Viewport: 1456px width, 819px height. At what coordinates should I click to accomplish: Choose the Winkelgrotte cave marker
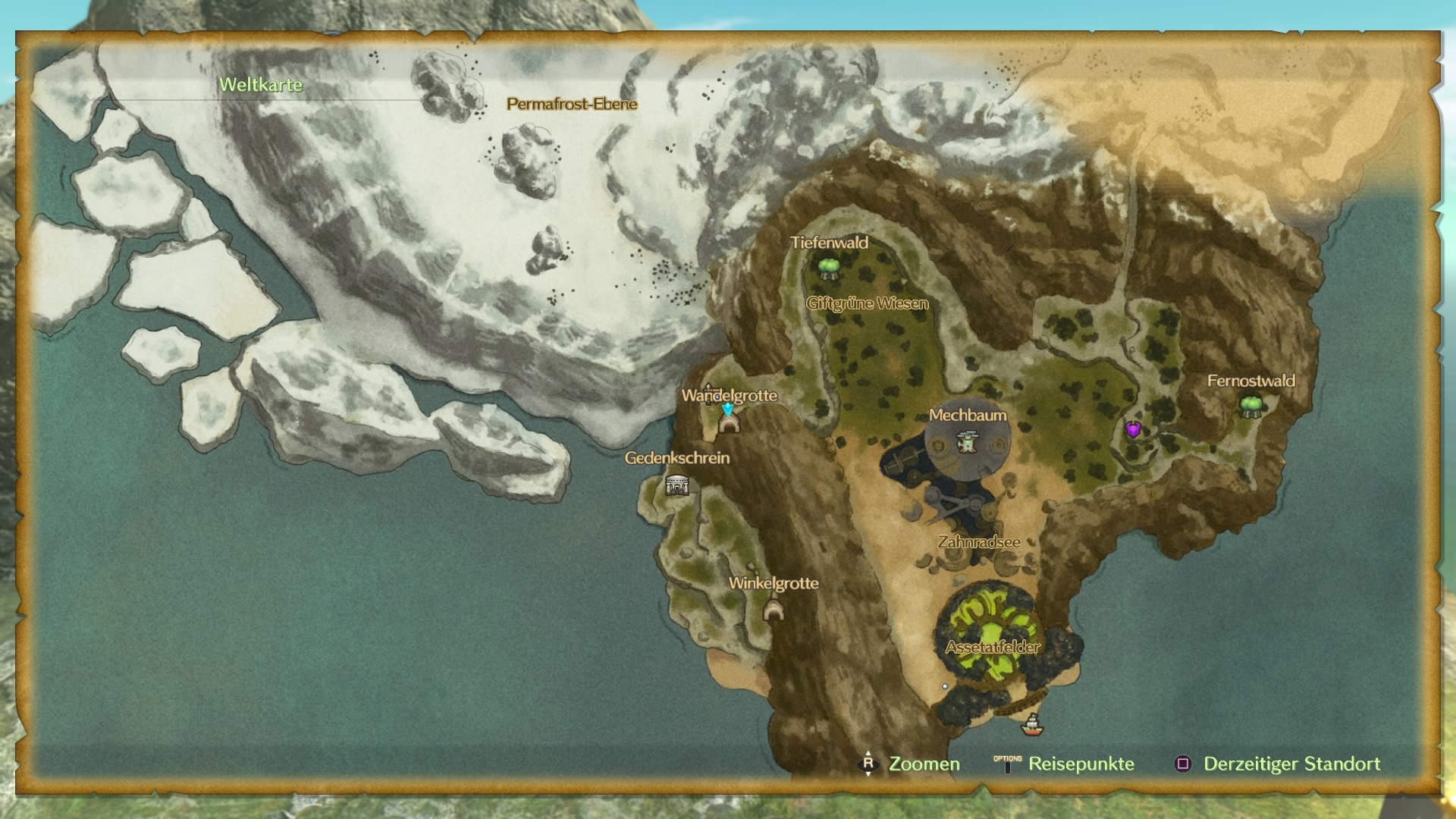pos(773,609)
